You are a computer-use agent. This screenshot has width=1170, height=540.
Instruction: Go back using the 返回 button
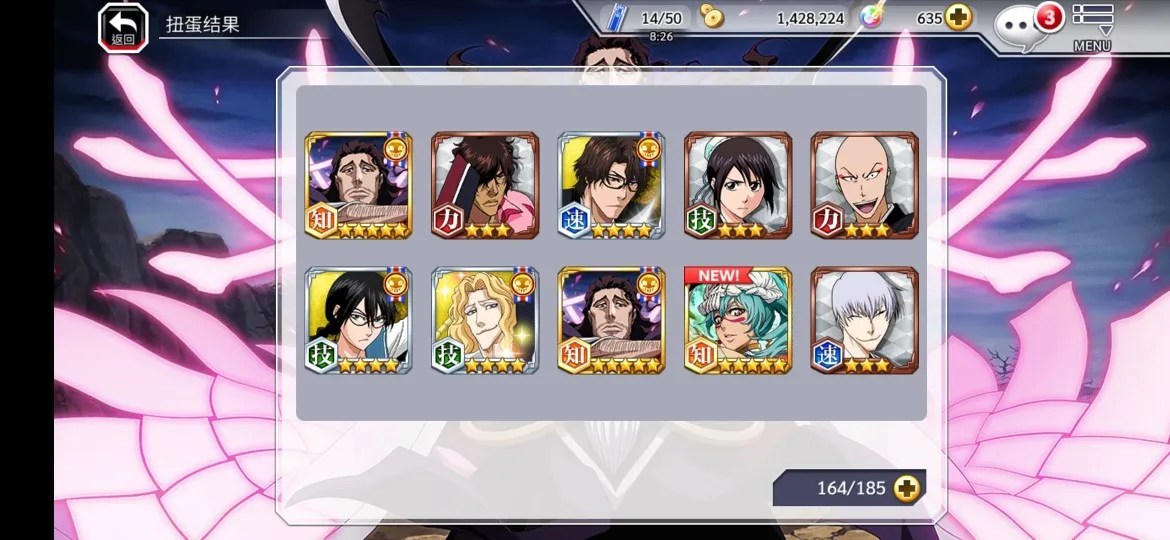122,27
